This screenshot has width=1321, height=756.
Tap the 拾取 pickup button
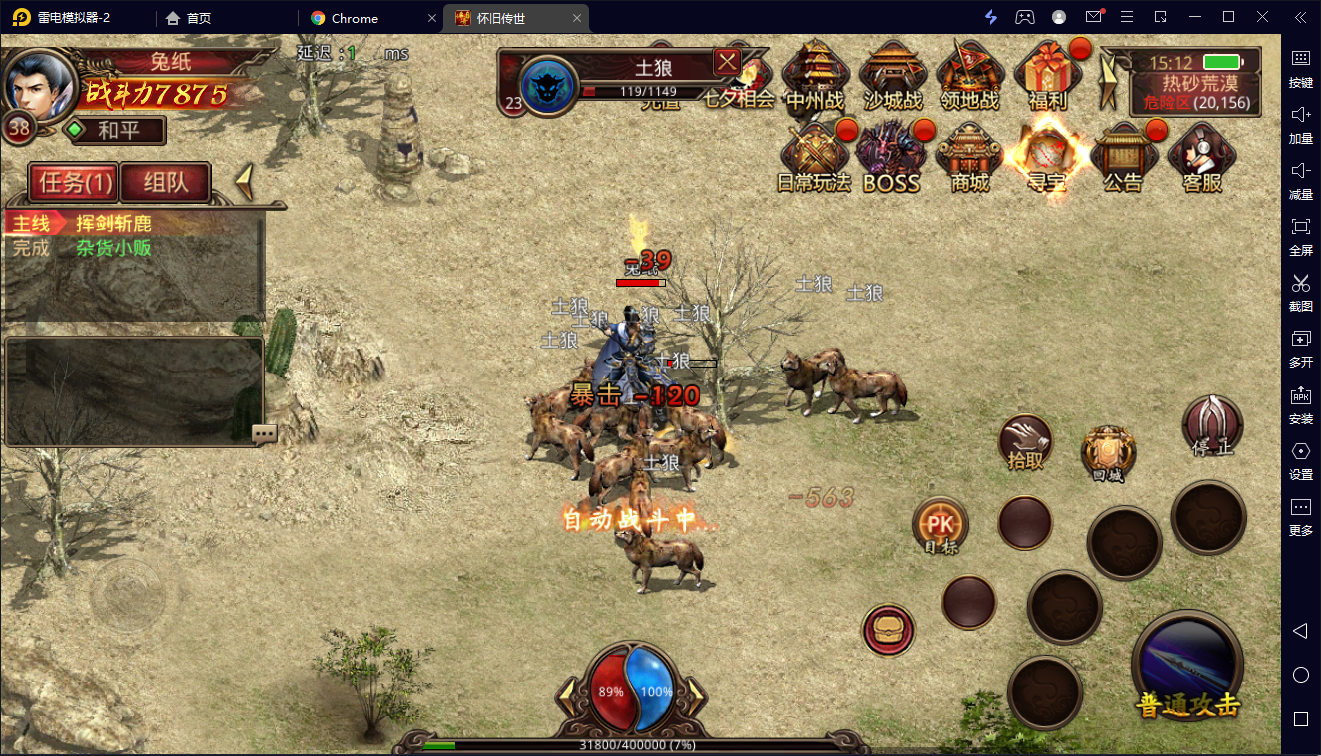tap(1025, 442)
